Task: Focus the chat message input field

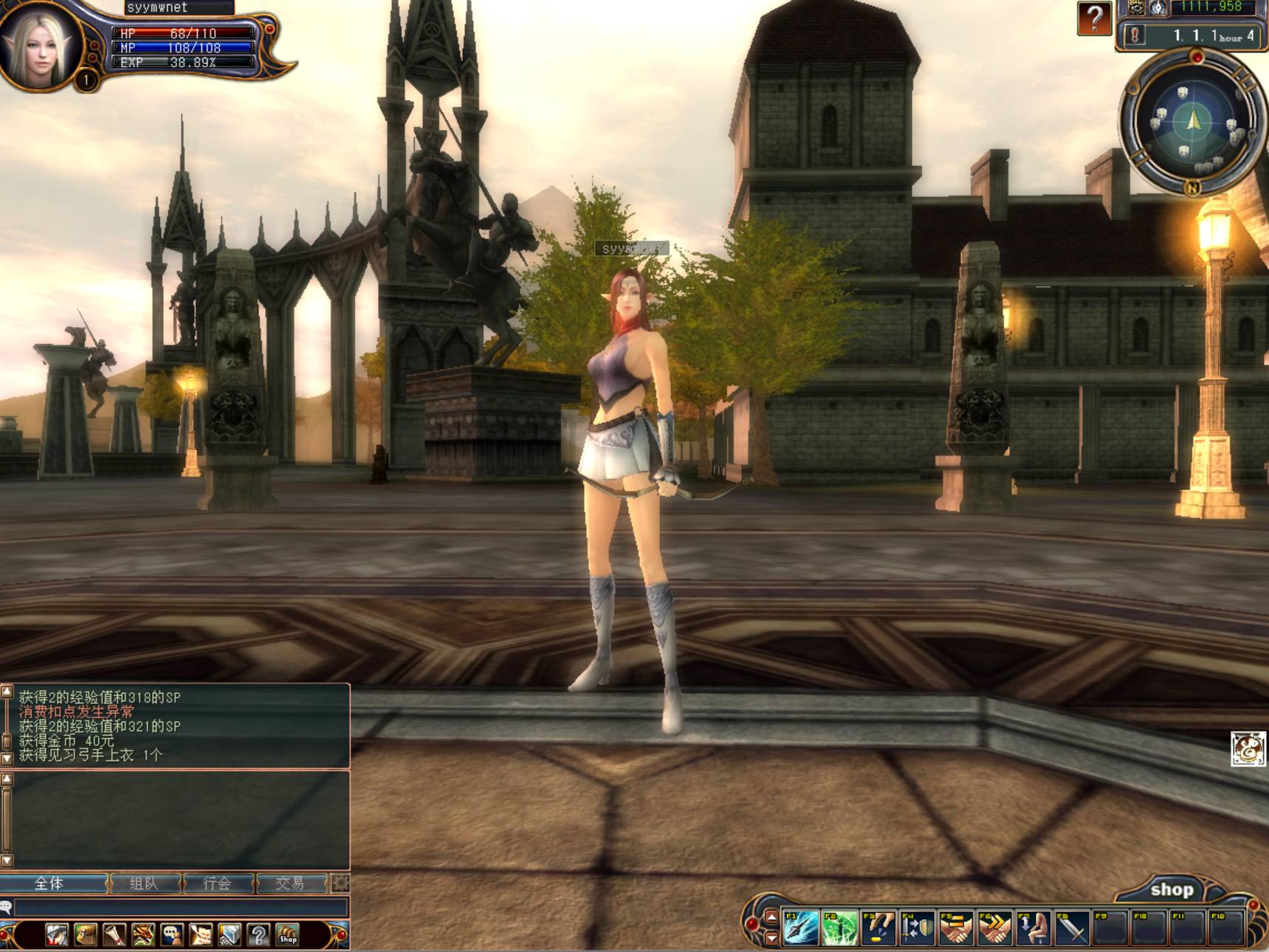Action: [x=181, y=907]
